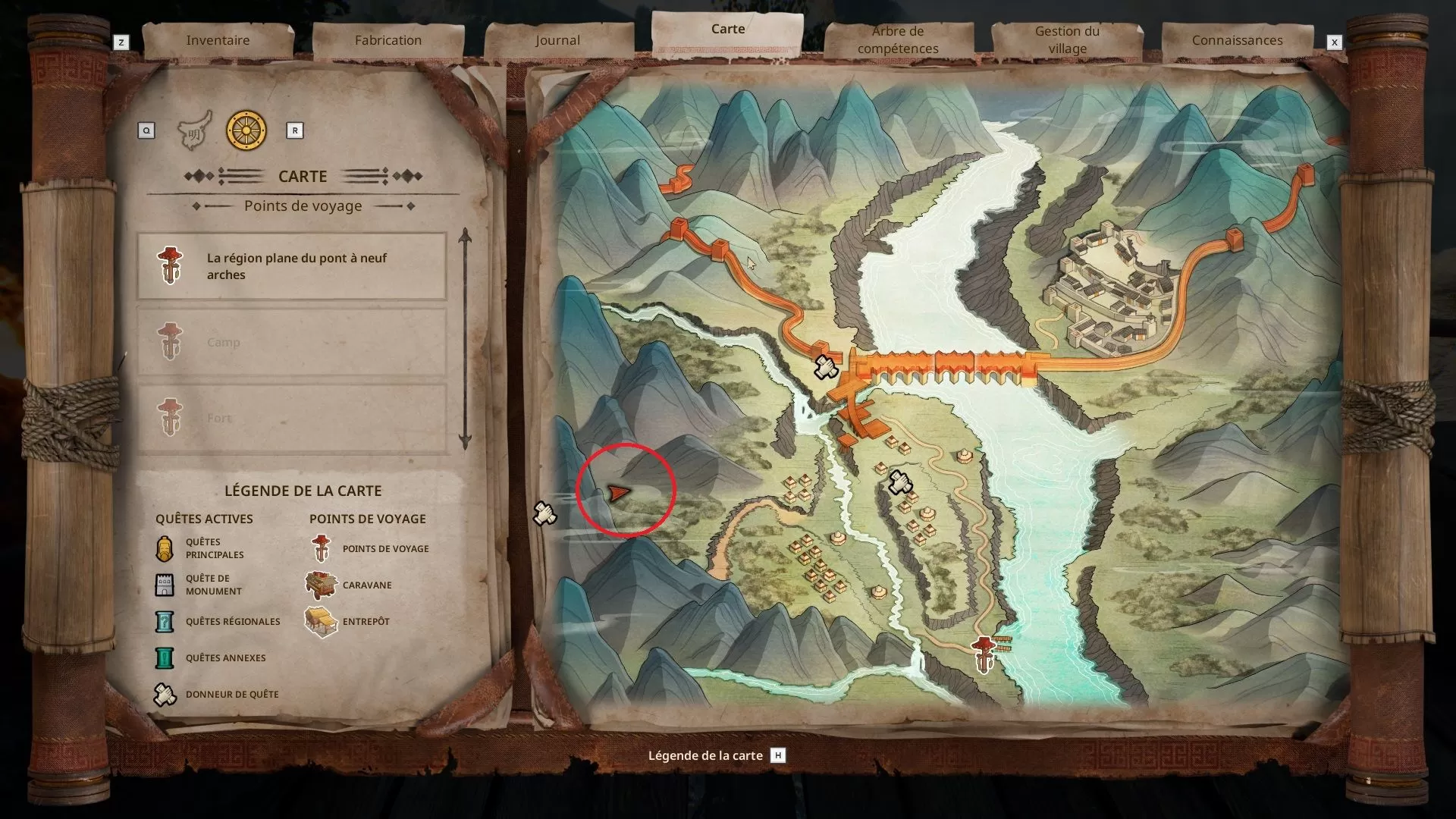Click the scrollbar down arrow of travel list
The width and height of the screenshot is (1456, 819).
[465, 442]
